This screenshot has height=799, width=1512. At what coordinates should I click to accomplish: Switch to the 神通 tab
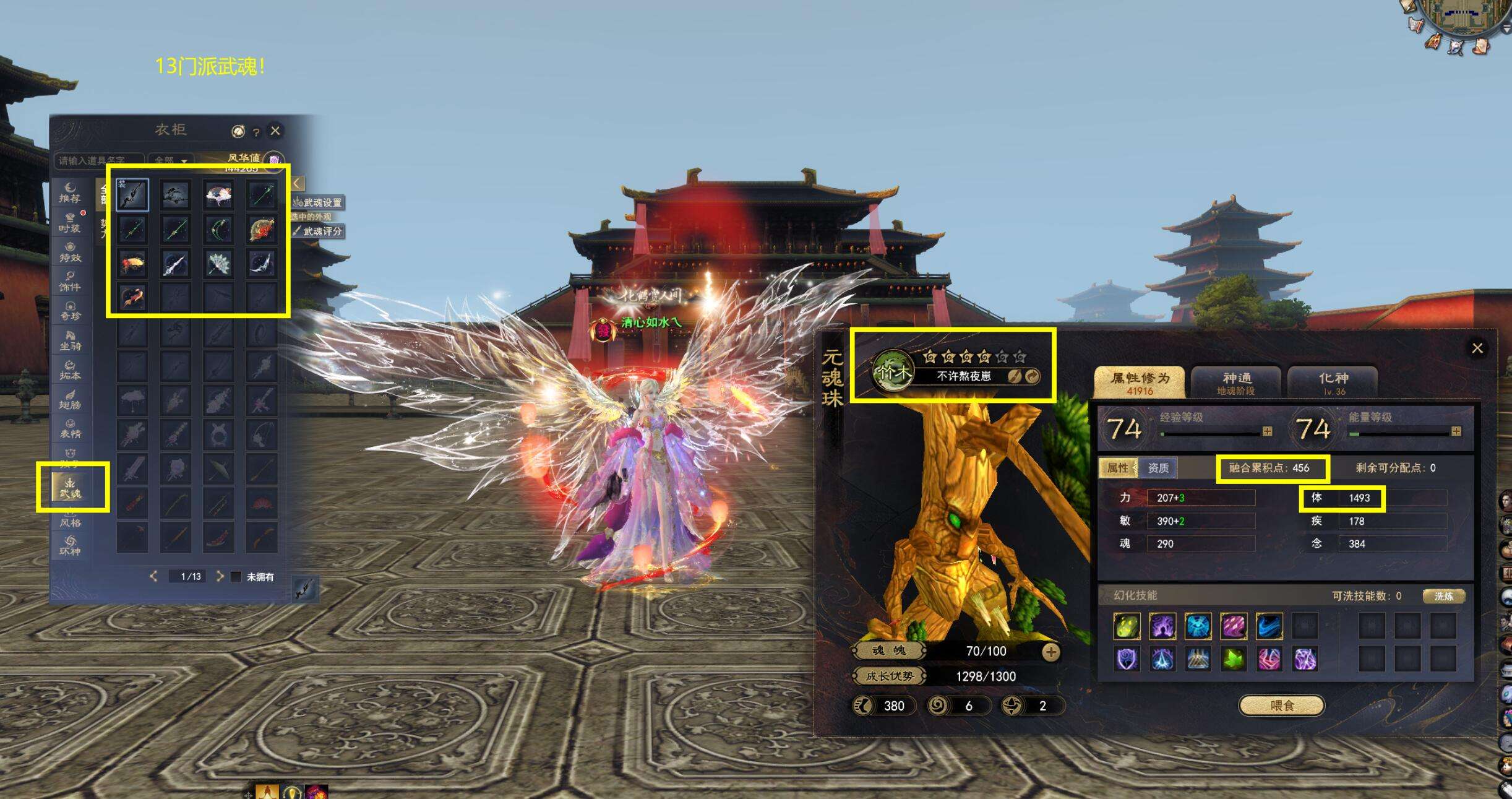point(1235,382)
